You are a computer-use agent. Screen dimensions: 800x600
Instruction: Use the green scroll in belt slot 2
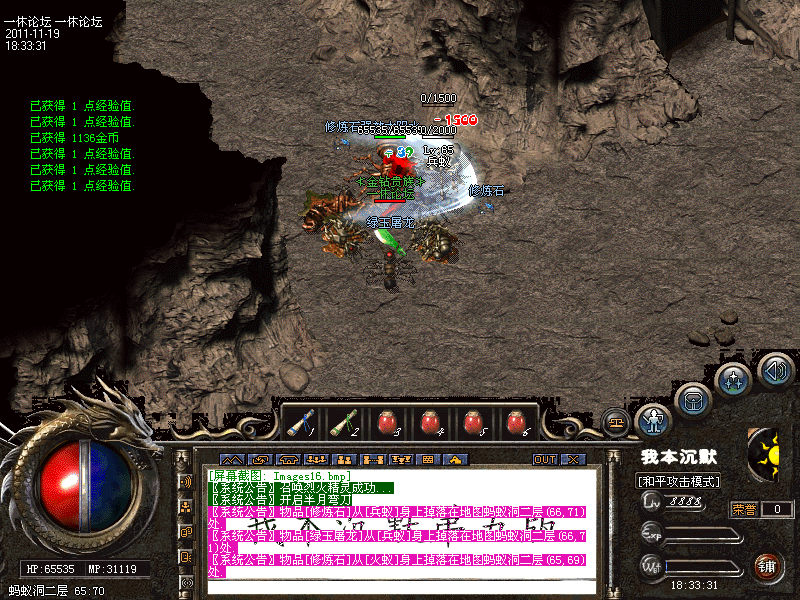click(344, 423)
